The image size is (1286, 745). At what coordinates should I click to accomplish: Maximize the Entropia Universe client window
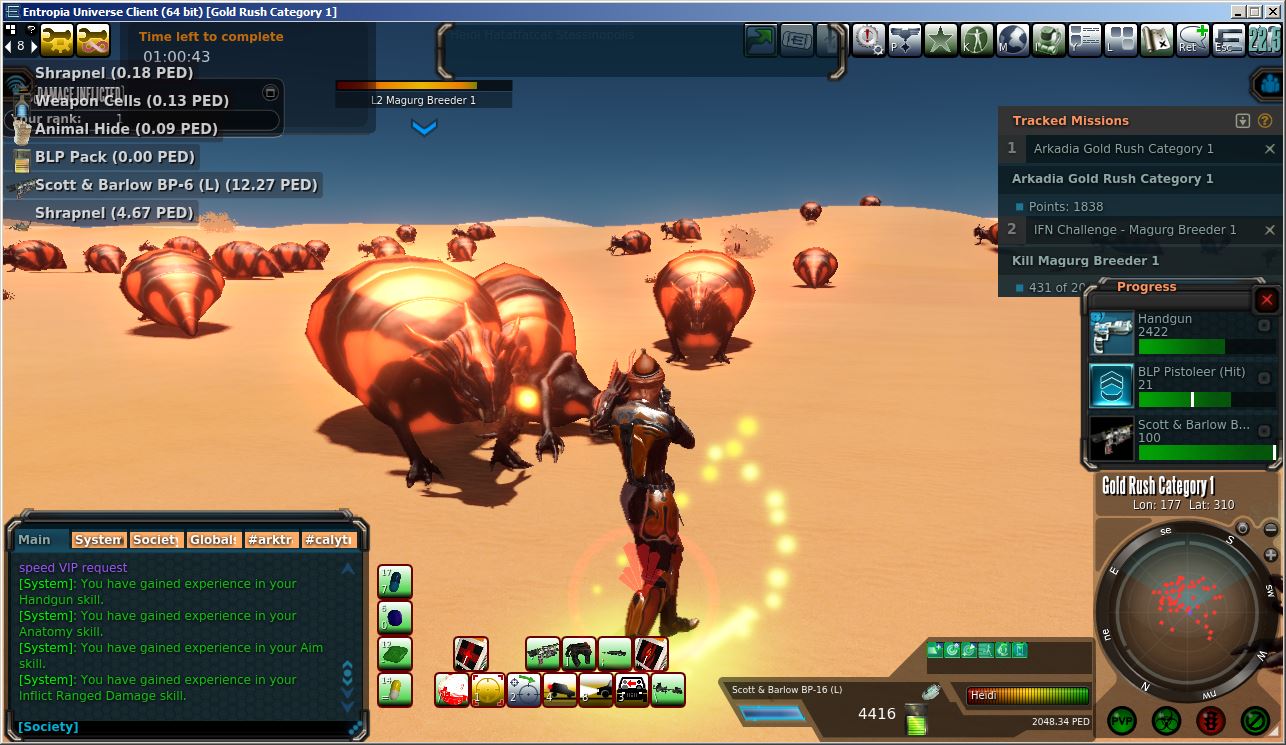(1254, 12)
